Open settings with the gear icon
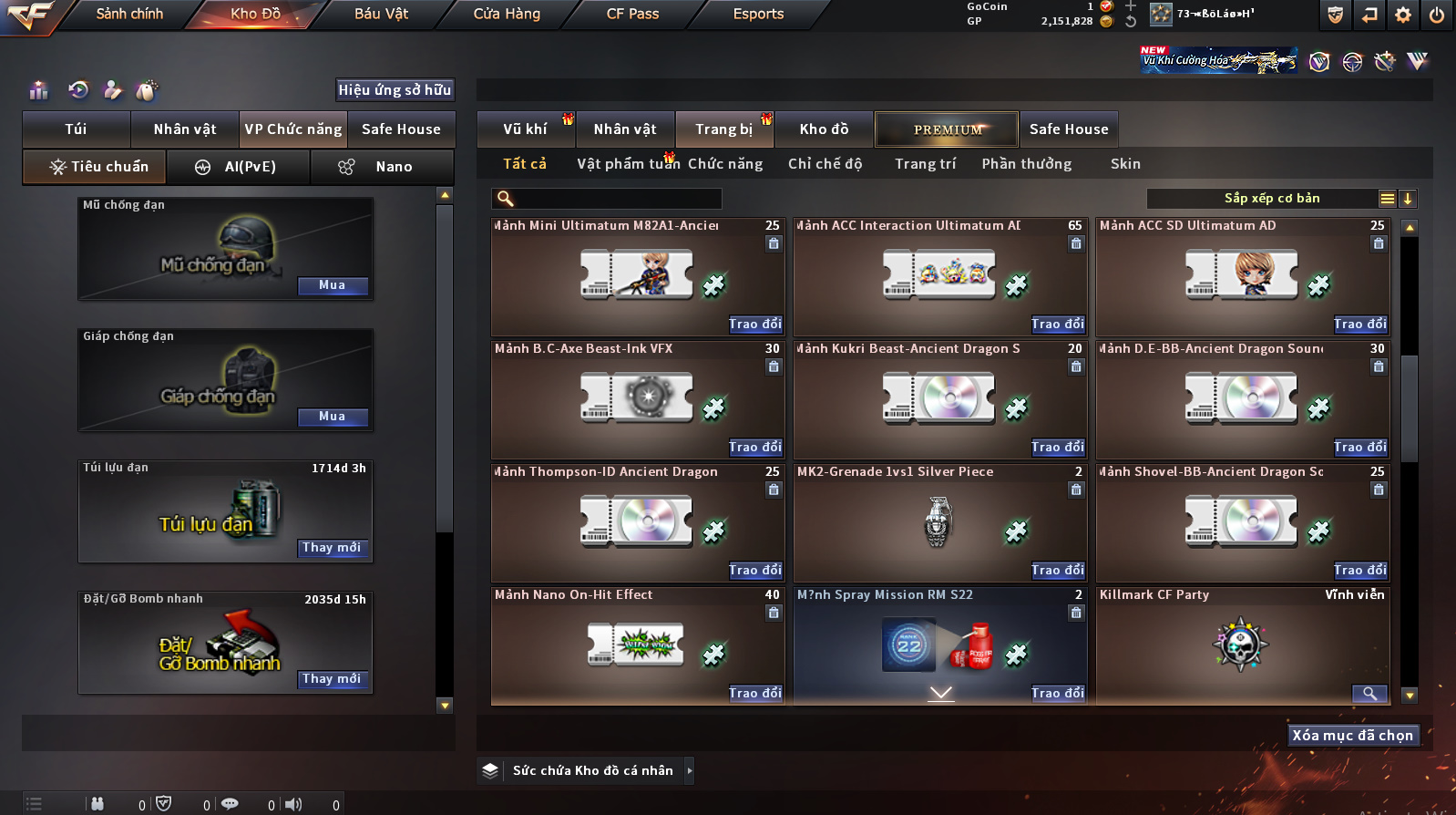This screenshot has width=1456, height=815. [1403, 15]
